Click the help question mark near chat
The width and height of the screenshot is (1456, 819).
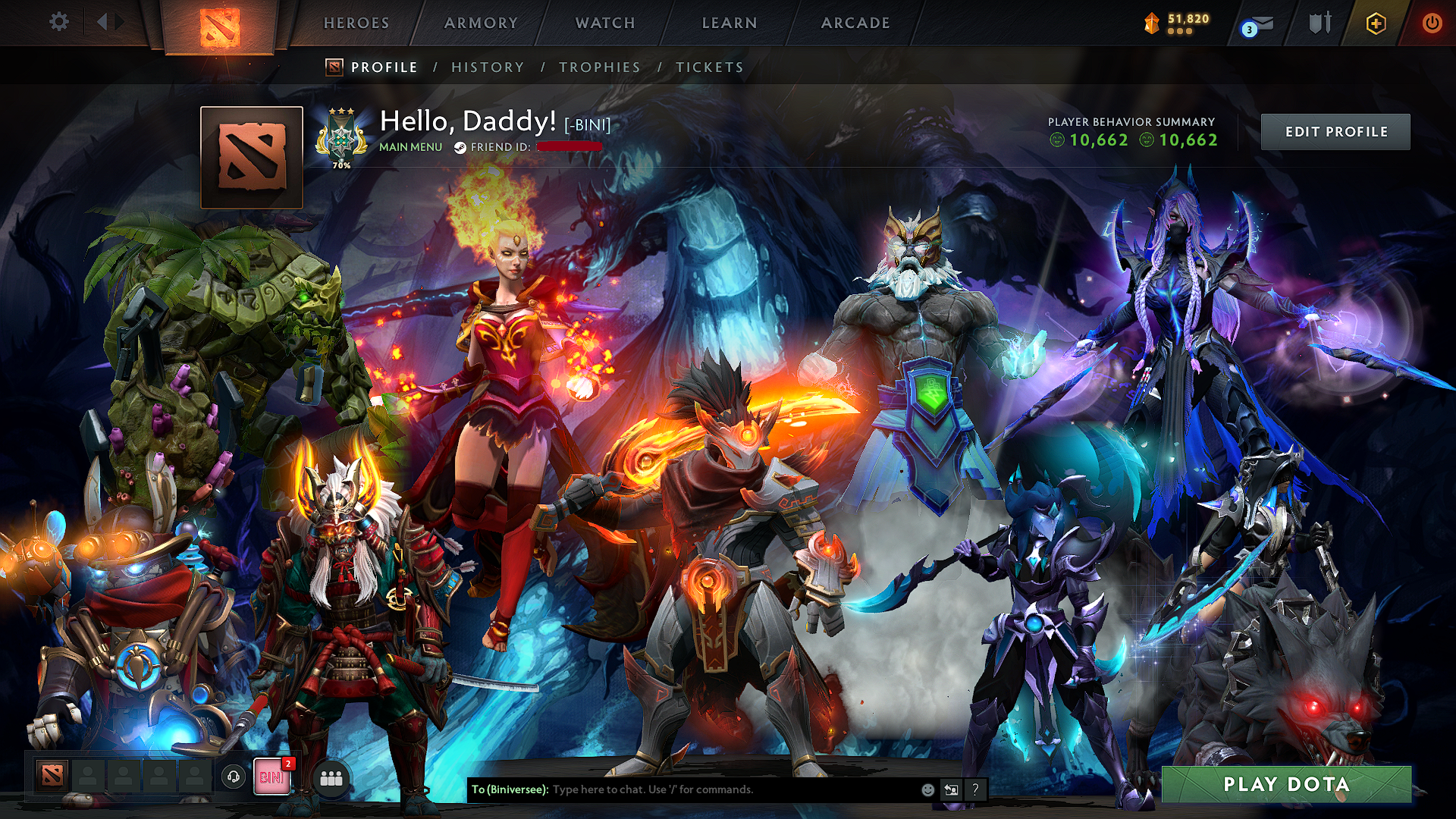(976, 789)
